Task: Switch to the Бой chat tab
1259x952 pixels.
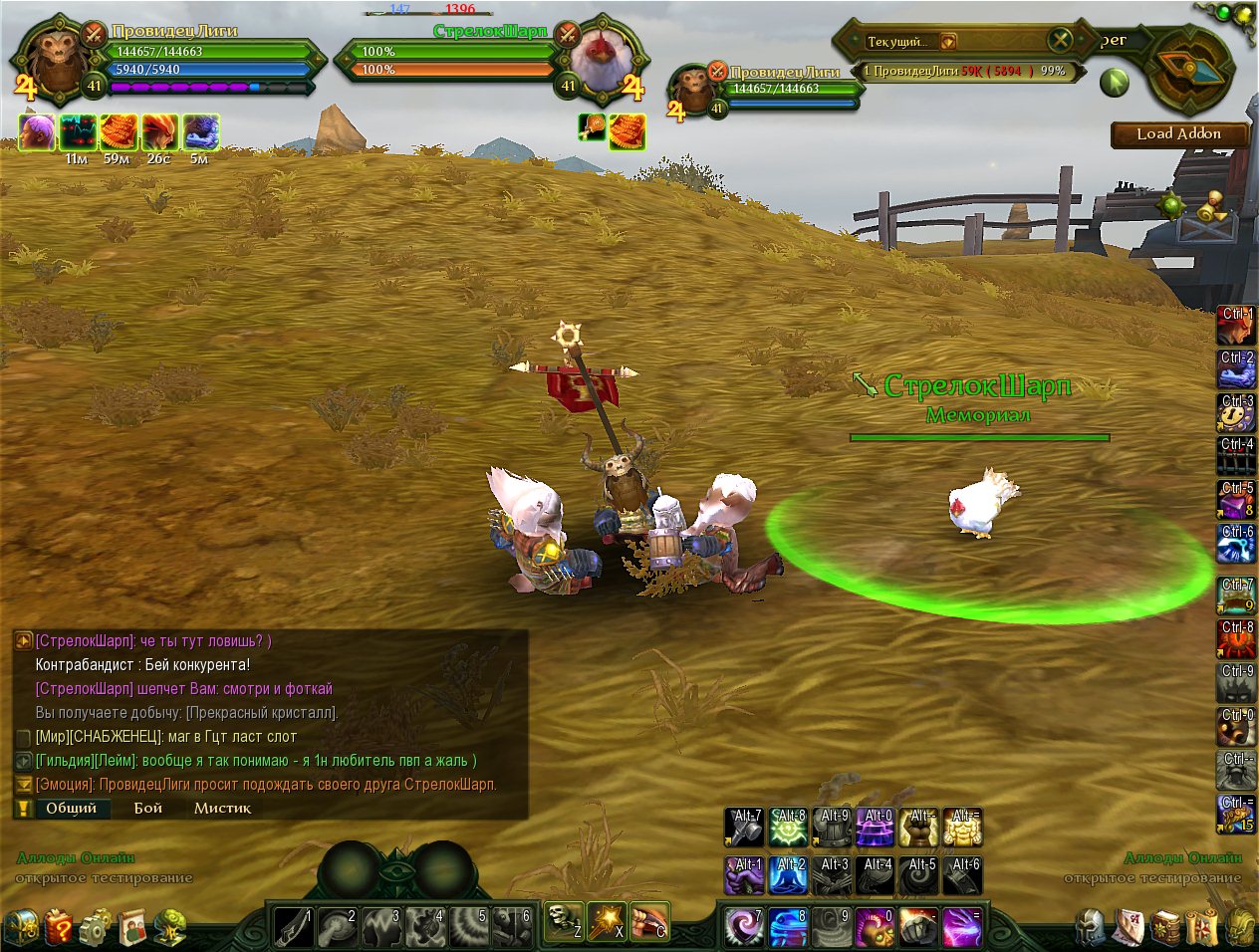Action: click(x=148, y=808)
